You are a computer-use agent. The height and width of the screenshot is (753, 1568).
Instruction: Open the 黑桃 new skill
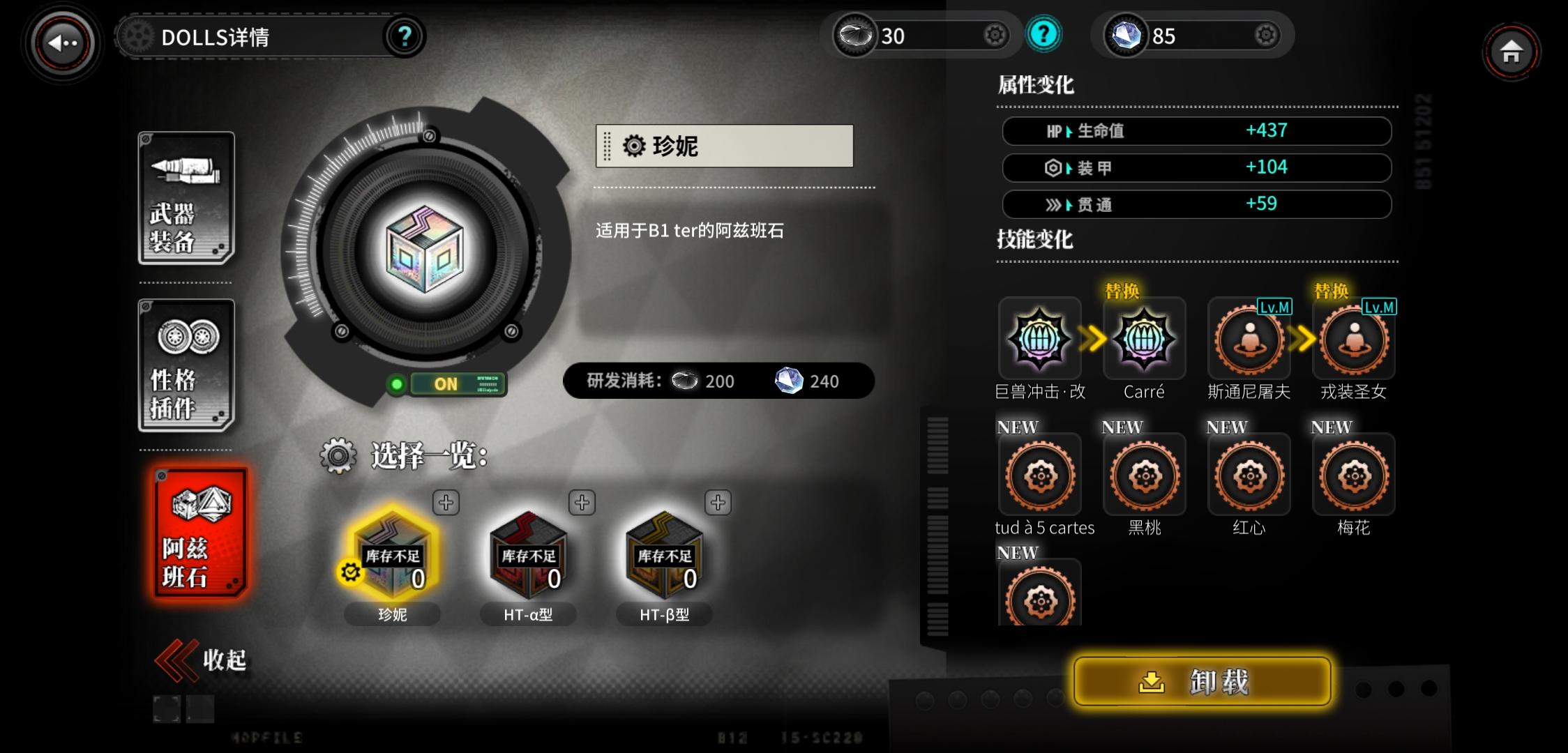click(1143, 474)
